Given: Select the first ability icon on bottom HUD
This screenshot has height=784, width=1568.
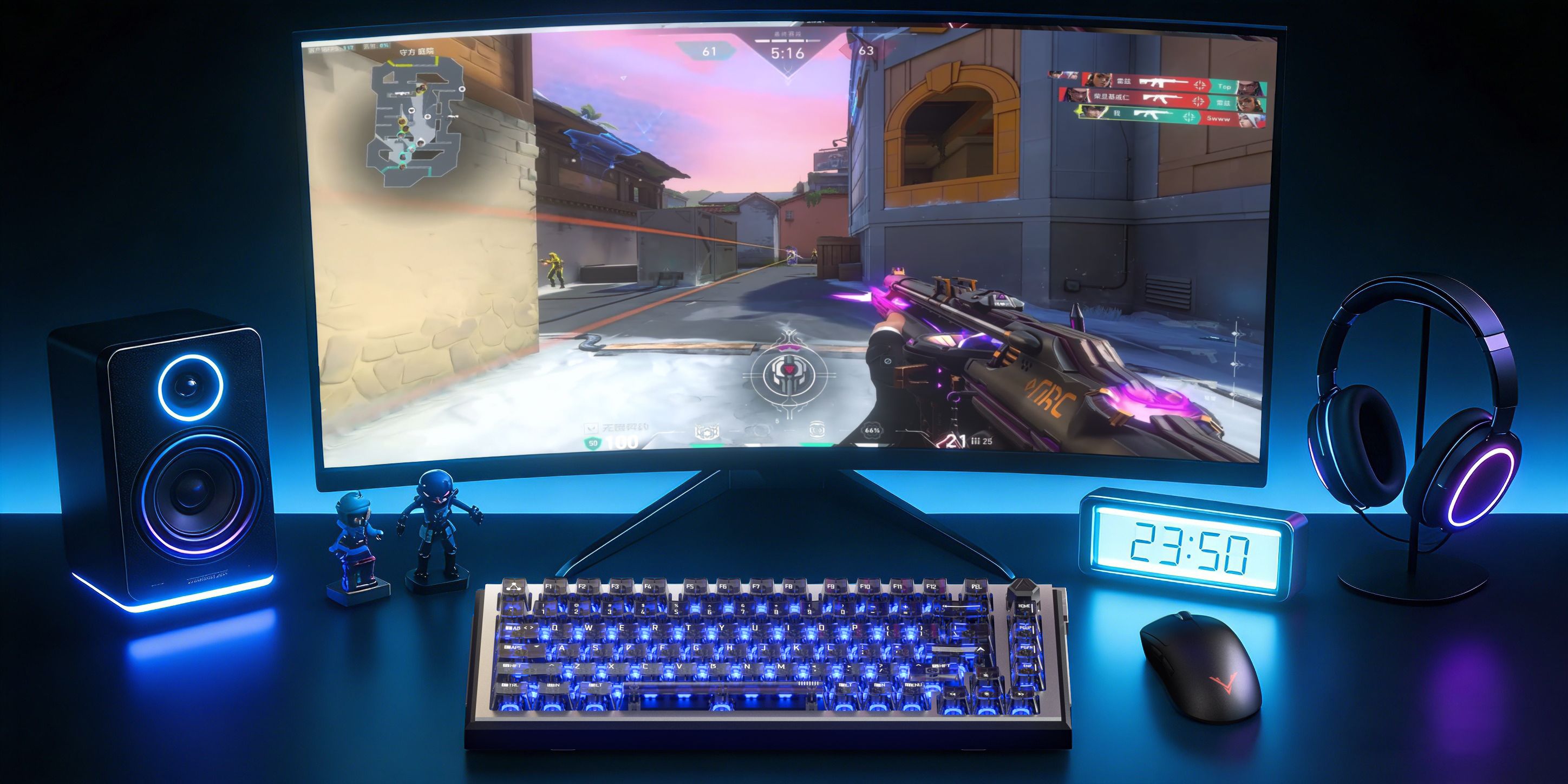Looking at the screenshot, I should click(707, 431).
